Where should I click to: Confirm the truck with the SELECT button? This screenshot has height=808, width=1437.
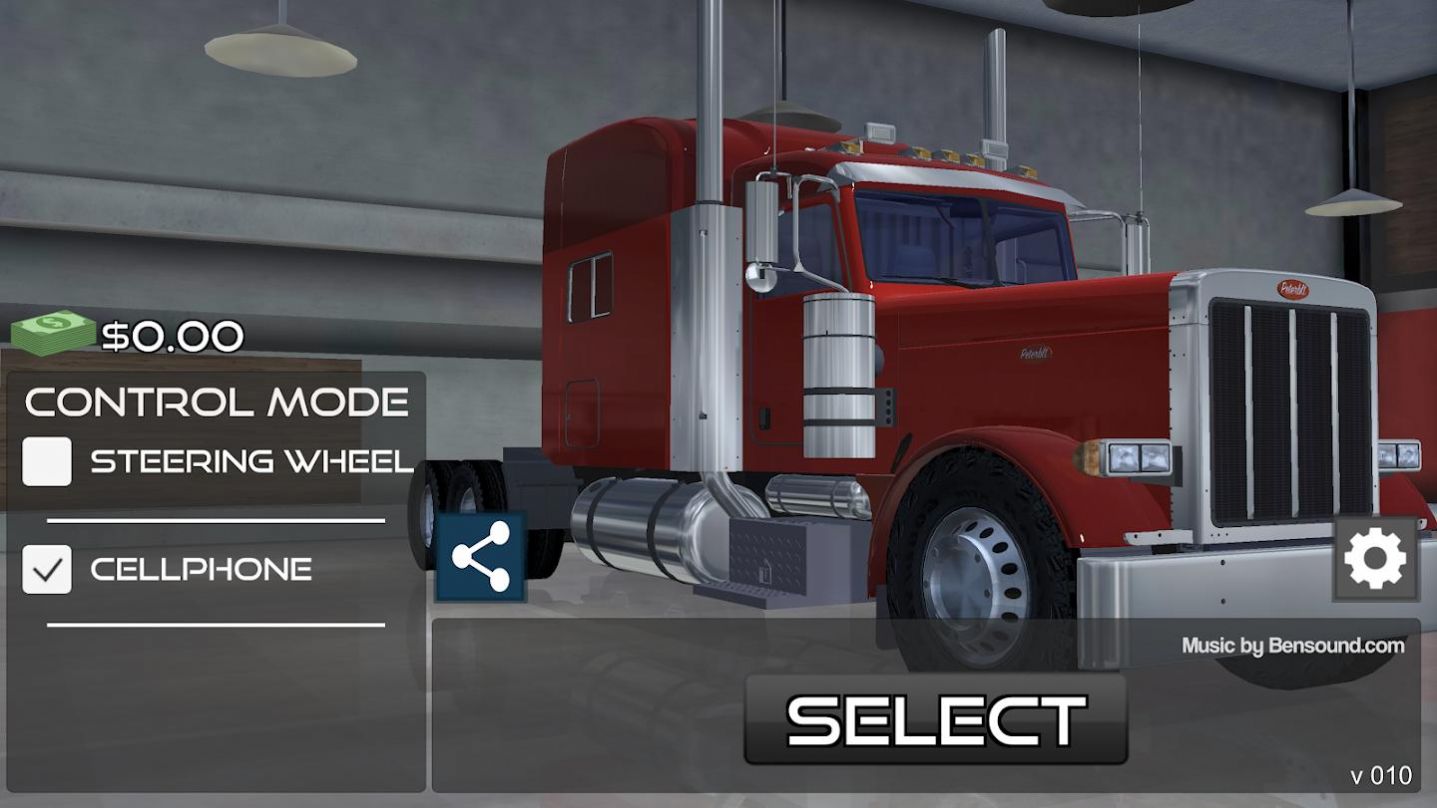pyautogui.click(x=936, y=719)
